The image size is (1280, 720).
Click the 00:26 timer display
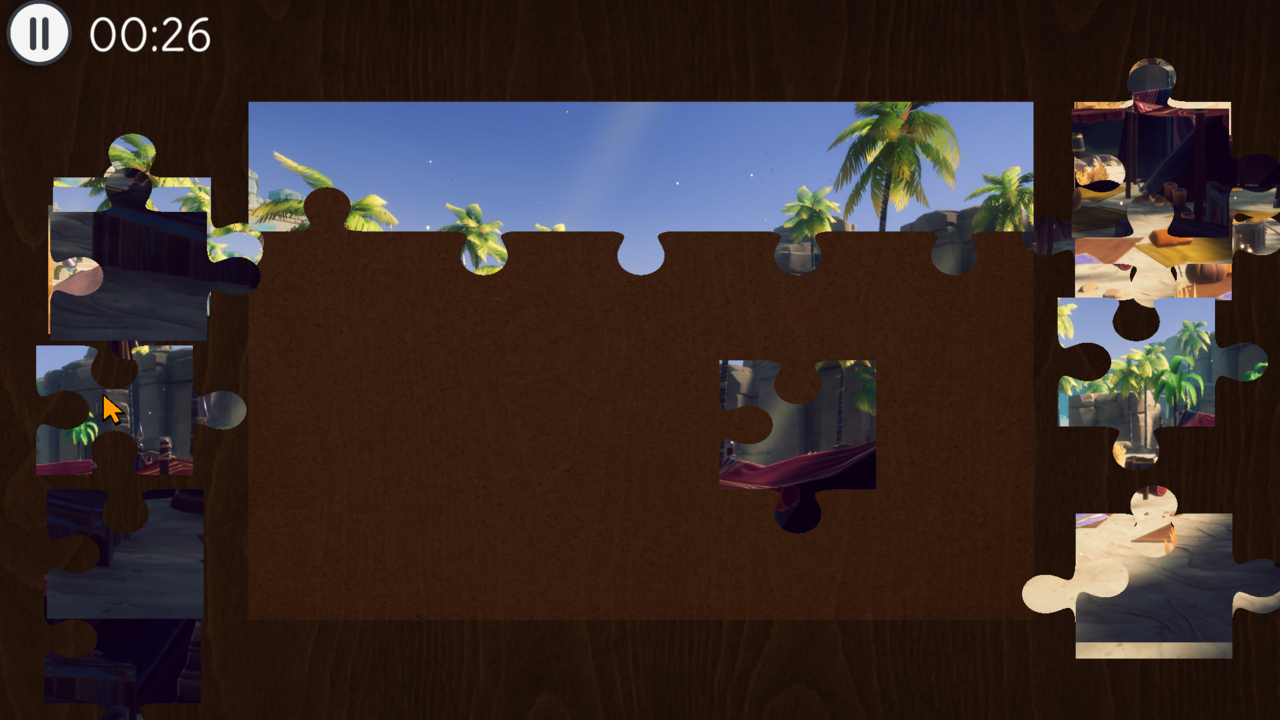148,34
